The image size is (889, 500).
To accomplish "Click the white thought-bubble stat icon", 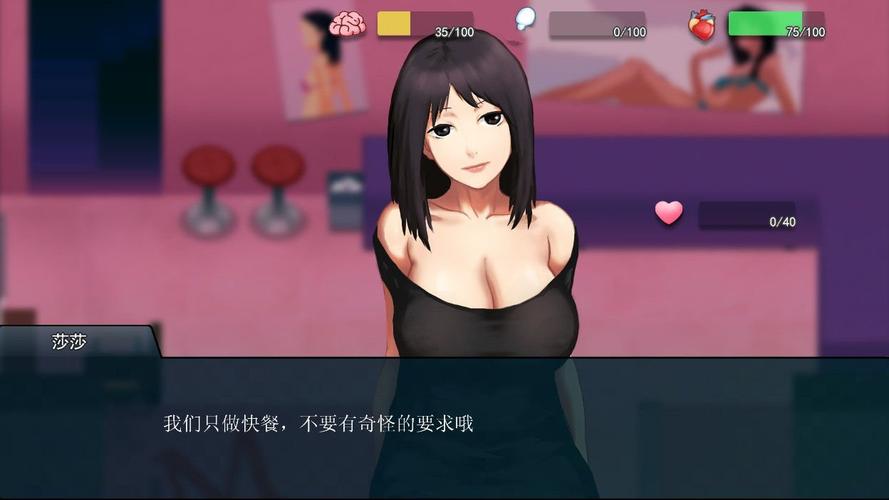I will pyautogui.click(x=525, y=19).
